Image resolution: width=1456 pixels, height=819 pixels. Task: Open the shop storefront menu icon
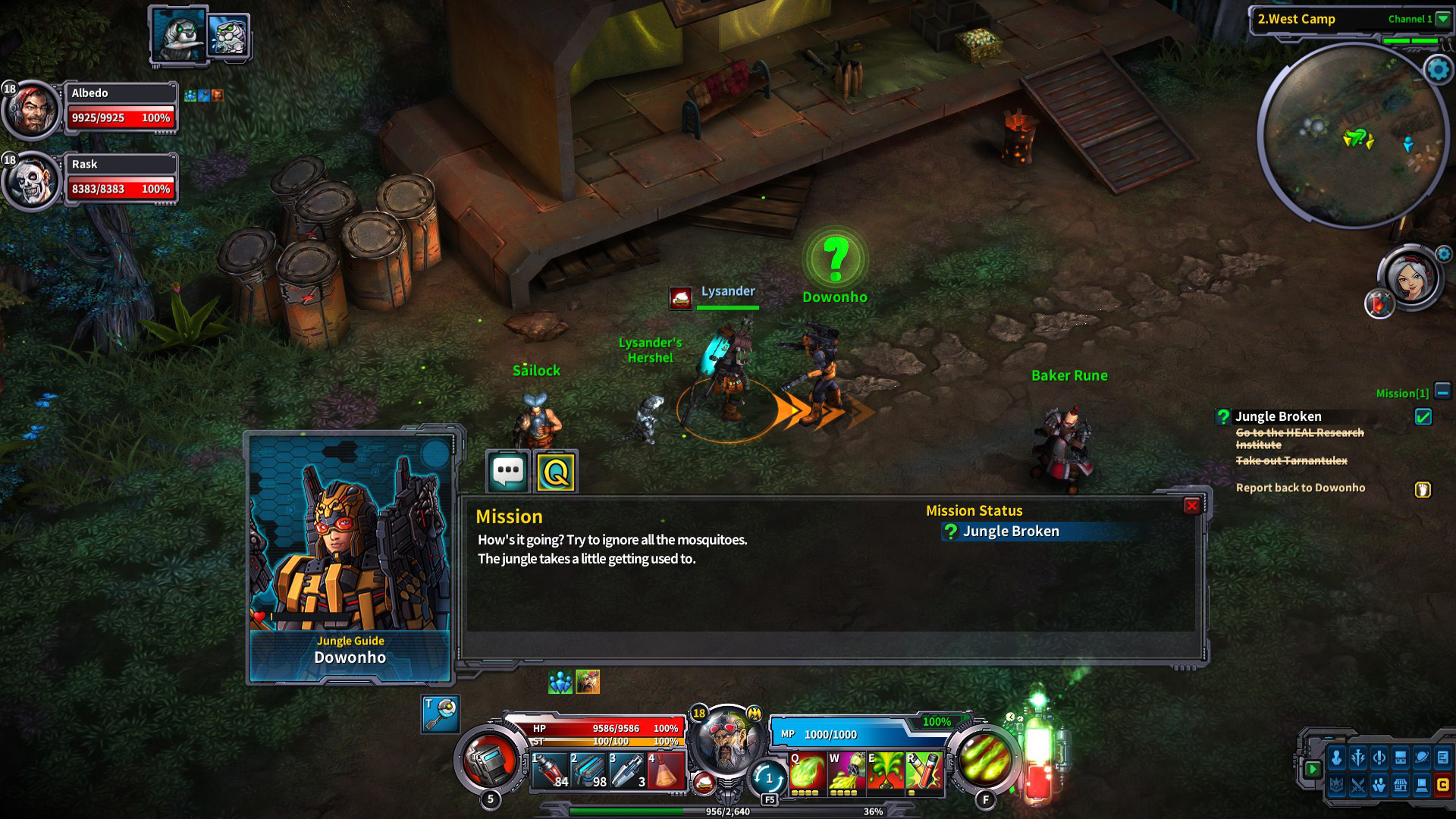click(x=1400, y=786)
